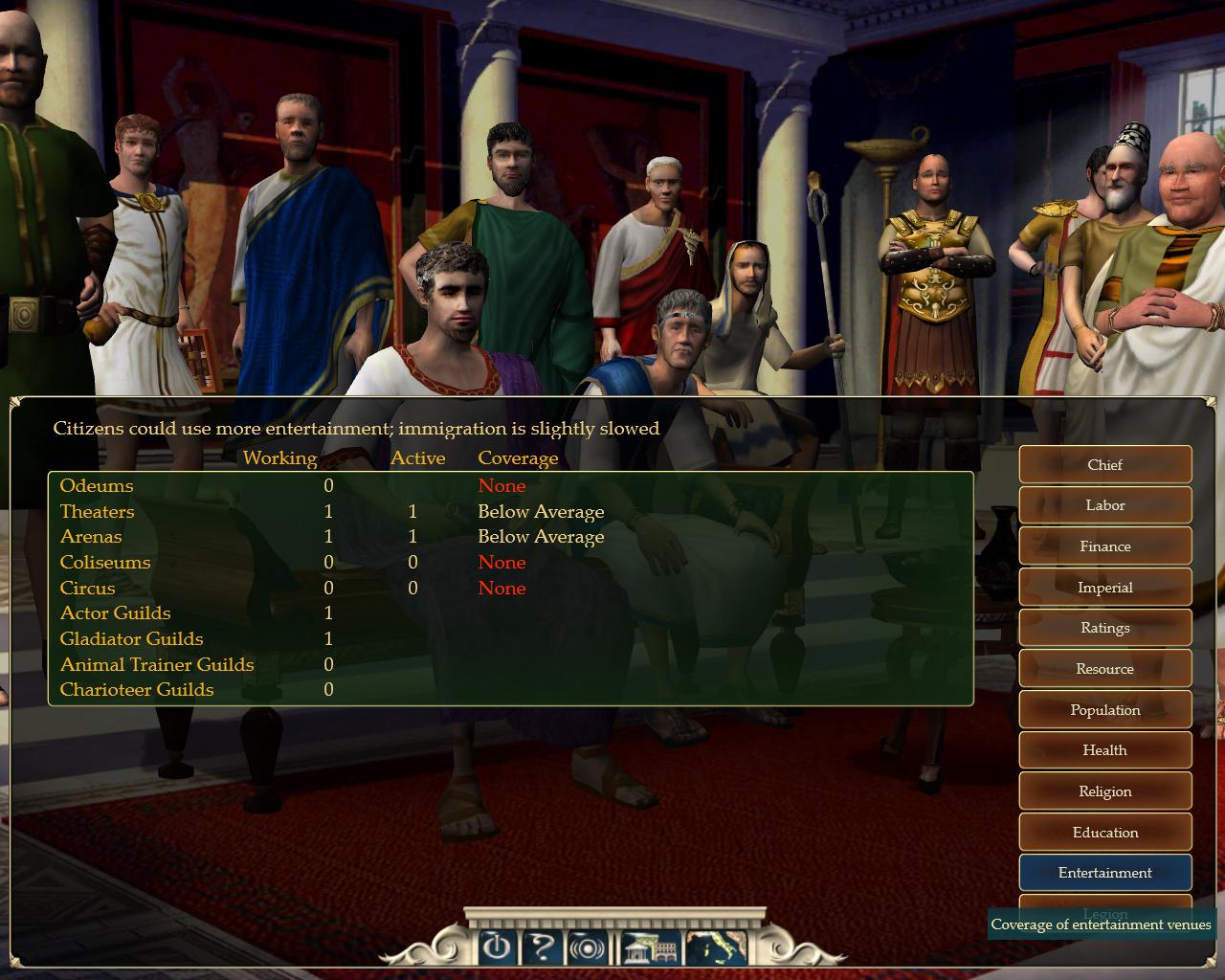The width and height of the screenshot is (1225, 980).
Task: Select the Resource advisor
Action: [x=1104, y=669]
